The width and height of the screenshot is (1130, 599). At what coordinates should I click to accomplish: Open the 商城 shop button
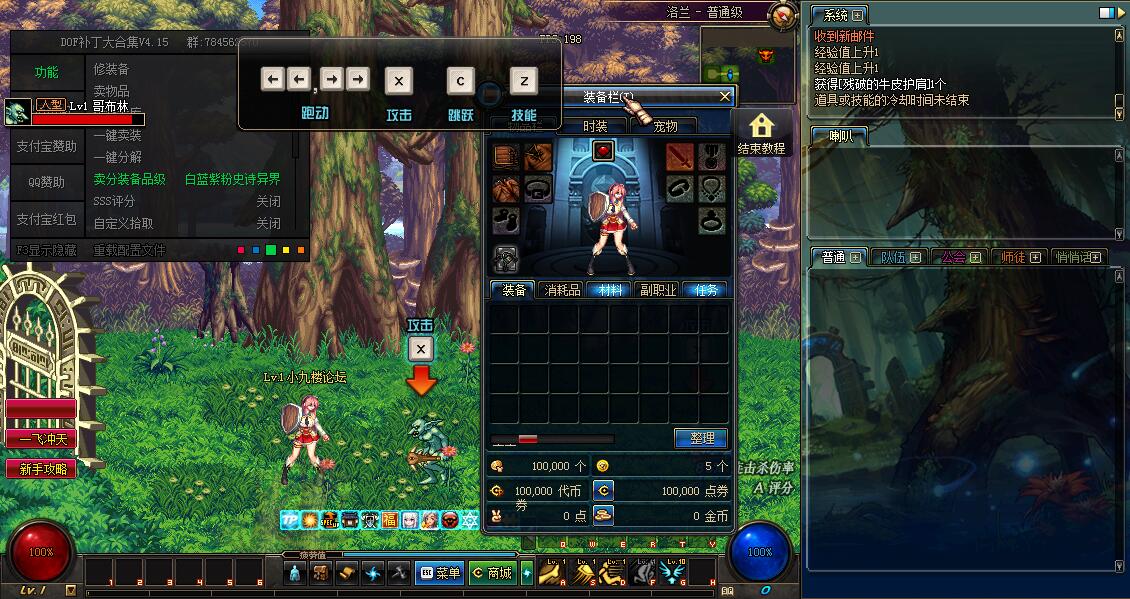pos(492,573)
